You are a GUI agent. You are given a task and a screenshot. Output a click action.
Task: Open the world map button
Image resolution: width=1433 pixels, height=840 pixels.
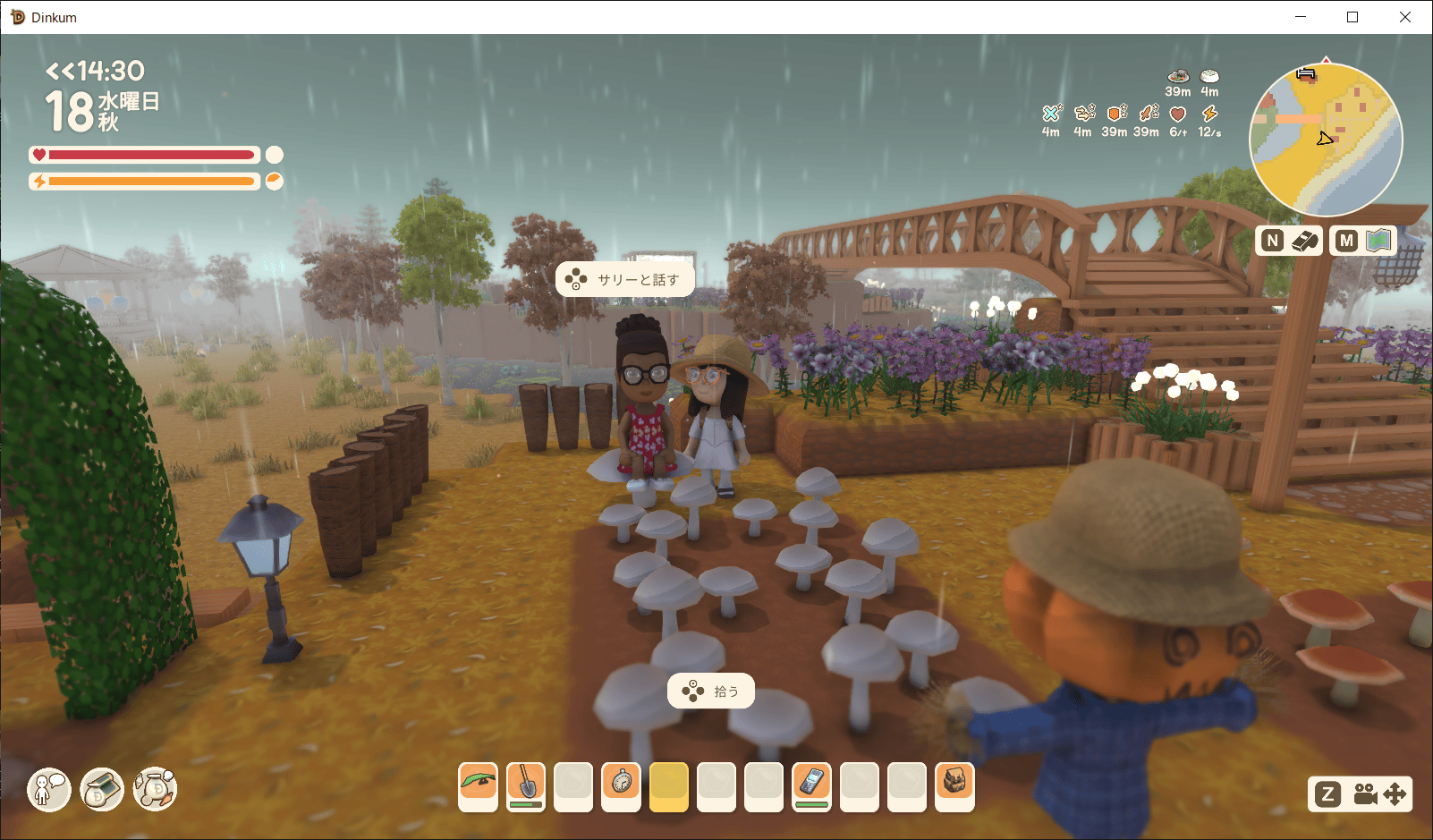coord(1363,241)
